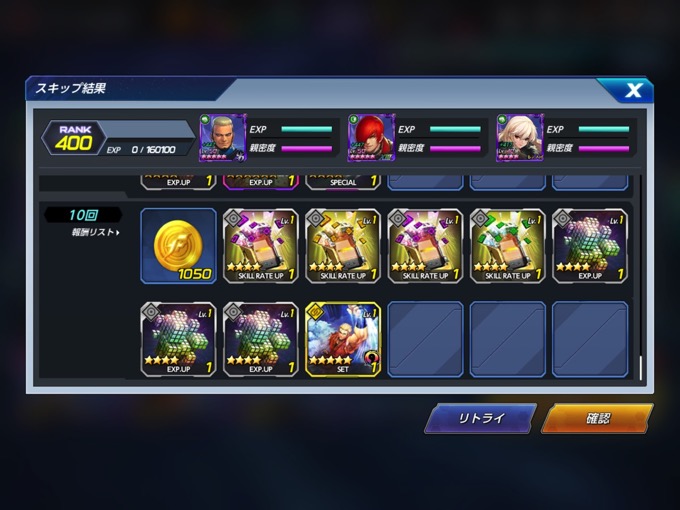
Task: View the blonde fighter portrait
Action: tap(519, 138)
